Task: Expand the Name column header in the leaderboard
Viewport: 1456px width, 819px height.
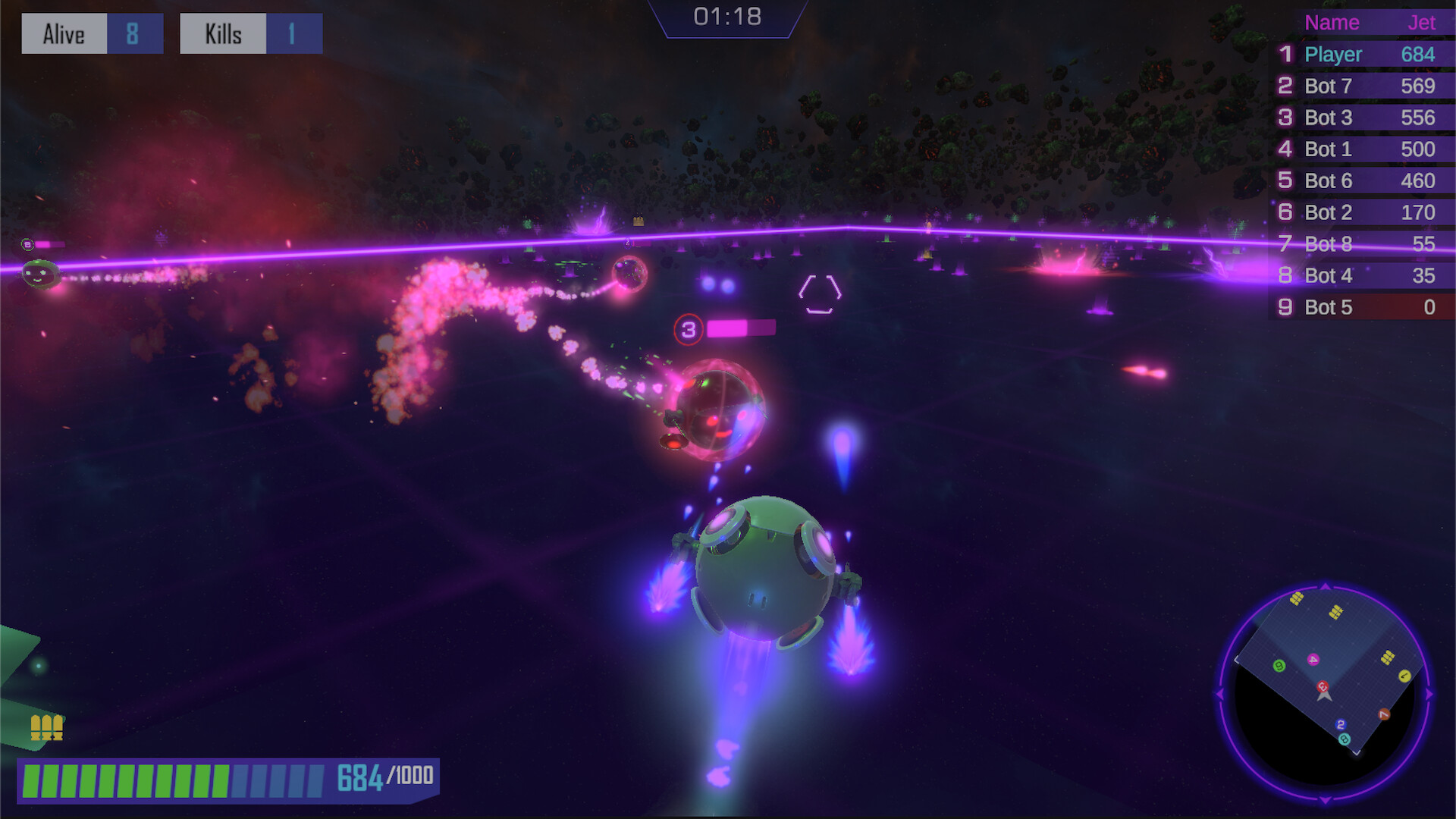Action: [x=1332, y=23]
